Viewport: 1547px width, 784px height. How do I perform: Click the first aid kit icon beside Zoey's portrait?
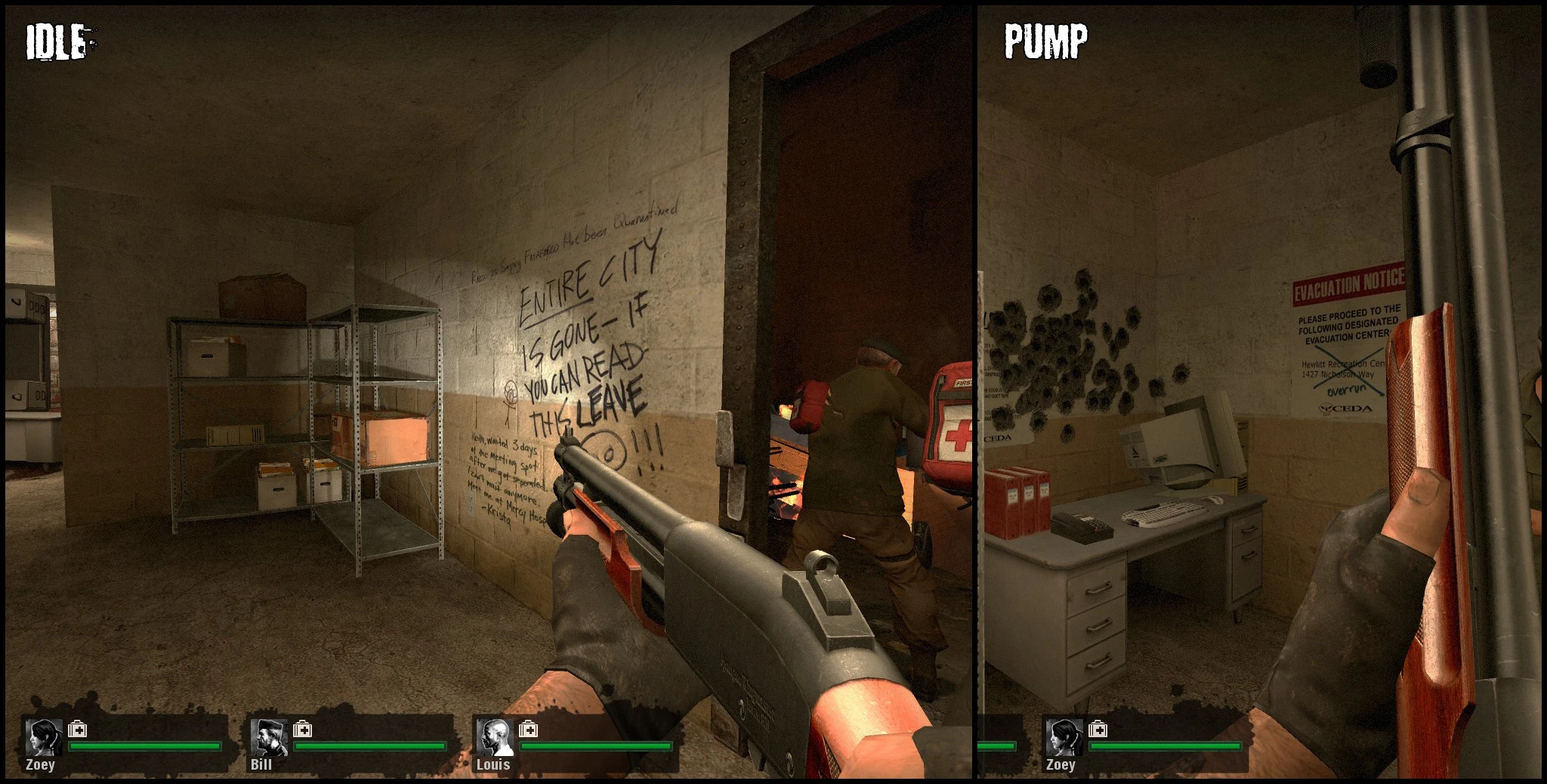coord(76,731)
